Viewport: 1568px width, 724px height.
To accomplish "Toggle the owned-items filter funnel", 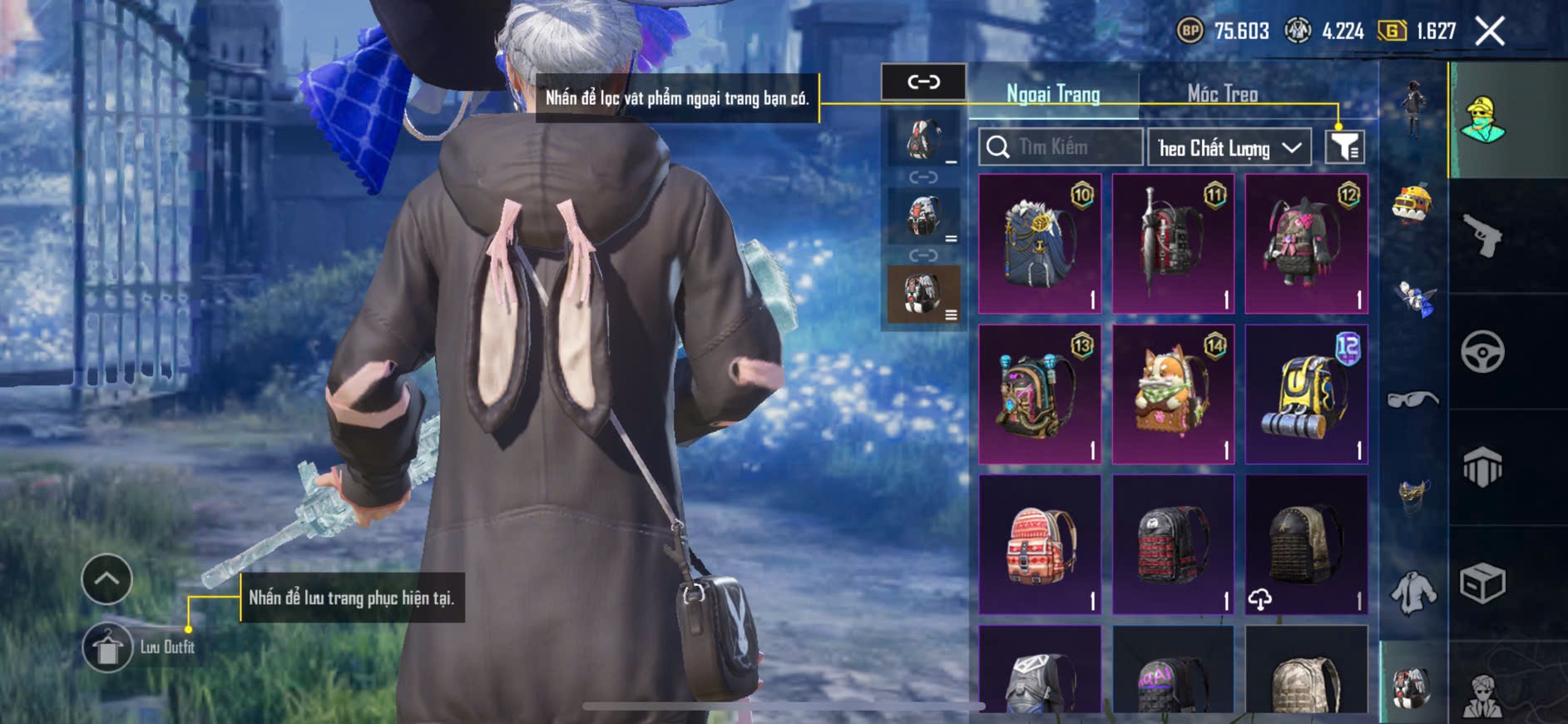I will point(1344,147).
